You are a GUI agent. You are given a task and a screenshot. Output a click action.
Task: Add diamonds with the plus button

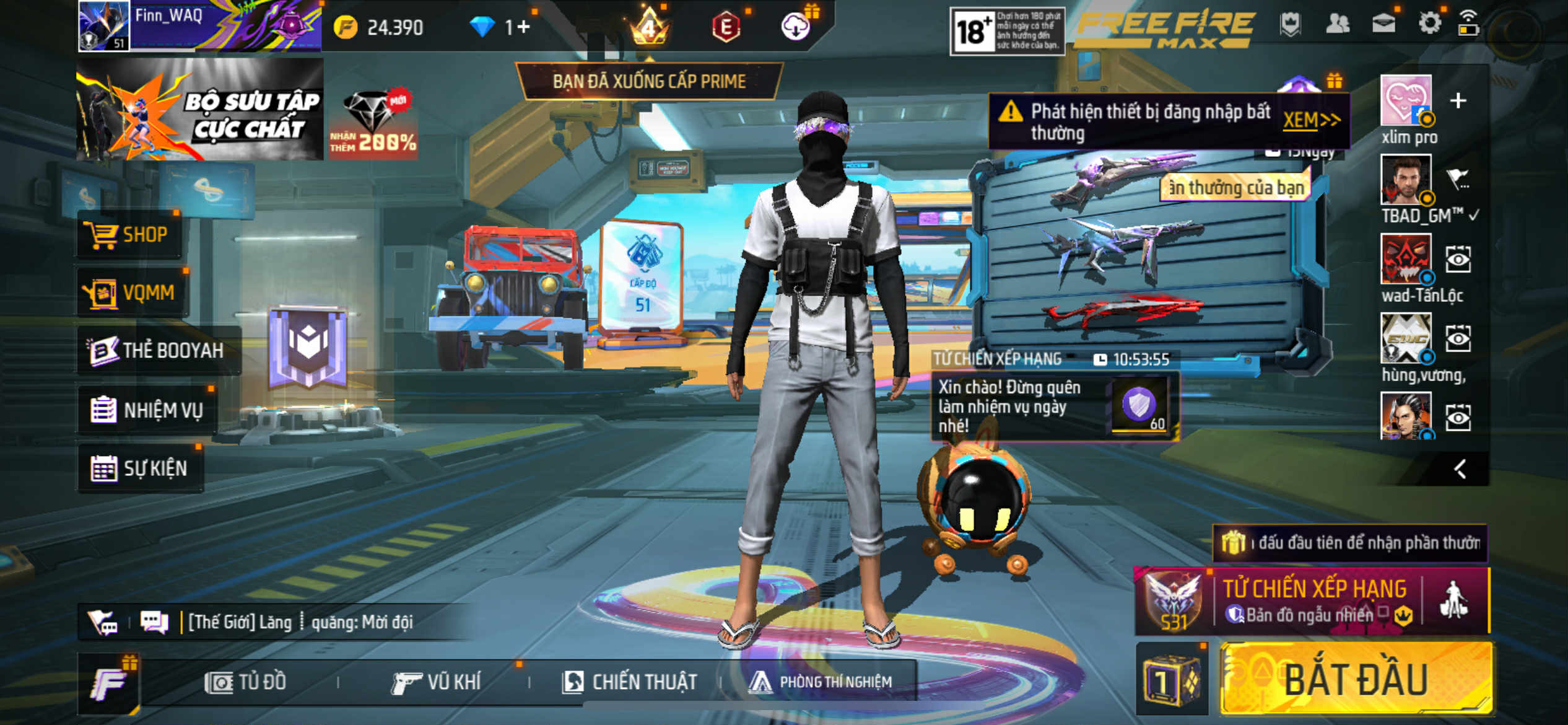pos(523,27)
